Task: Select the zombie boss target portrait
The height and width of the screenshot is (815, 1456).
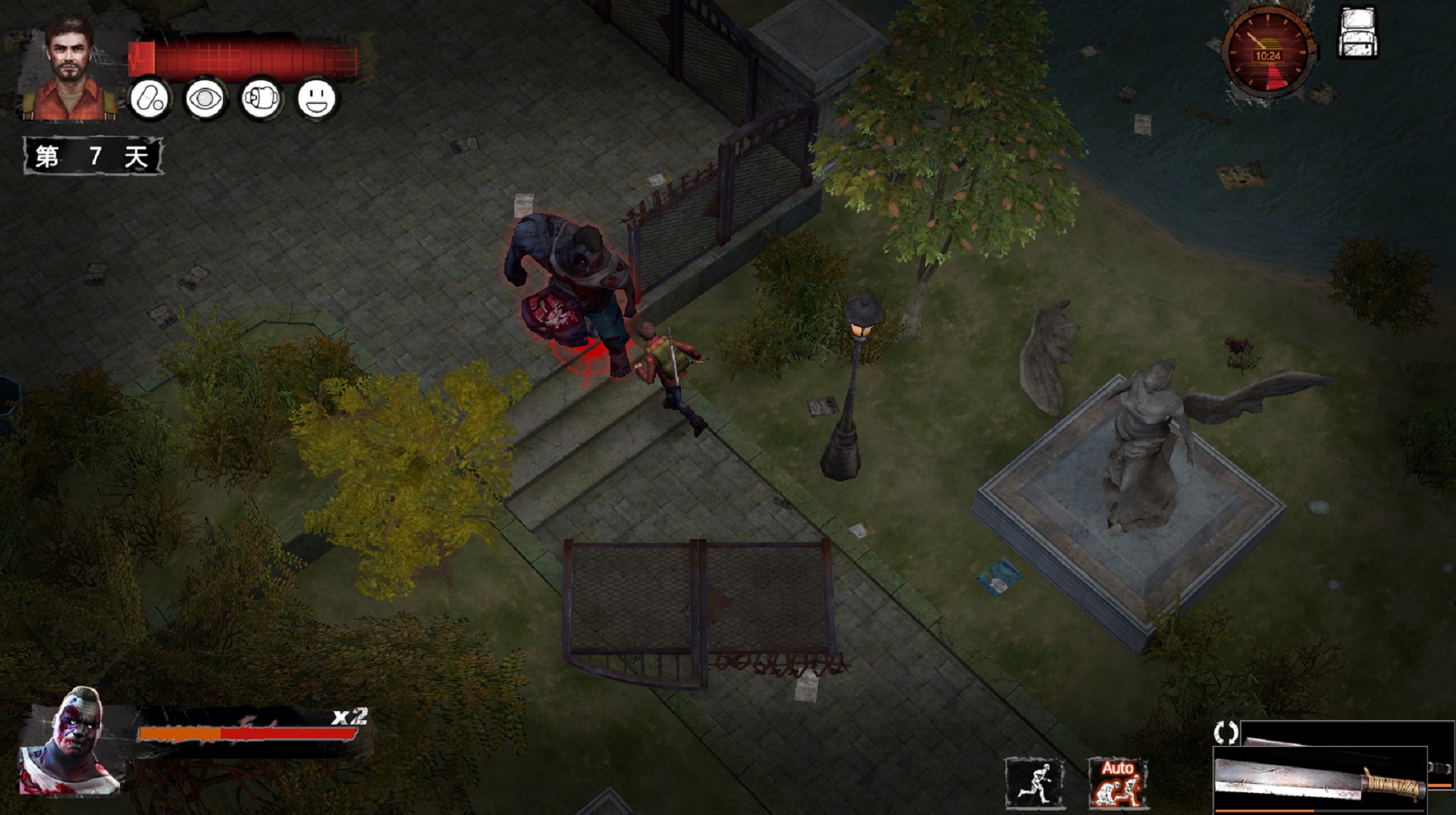Action: pos(71,742)
